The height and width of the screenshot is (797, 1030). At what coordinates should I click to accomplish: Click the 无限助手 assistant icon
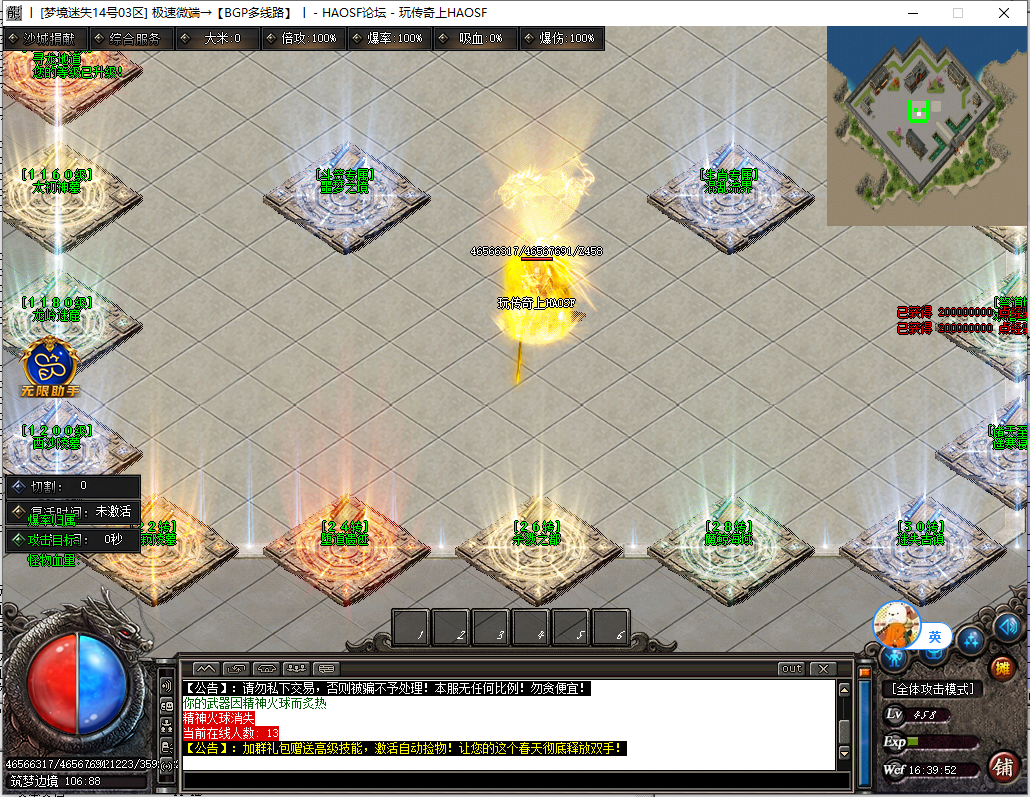49,367
